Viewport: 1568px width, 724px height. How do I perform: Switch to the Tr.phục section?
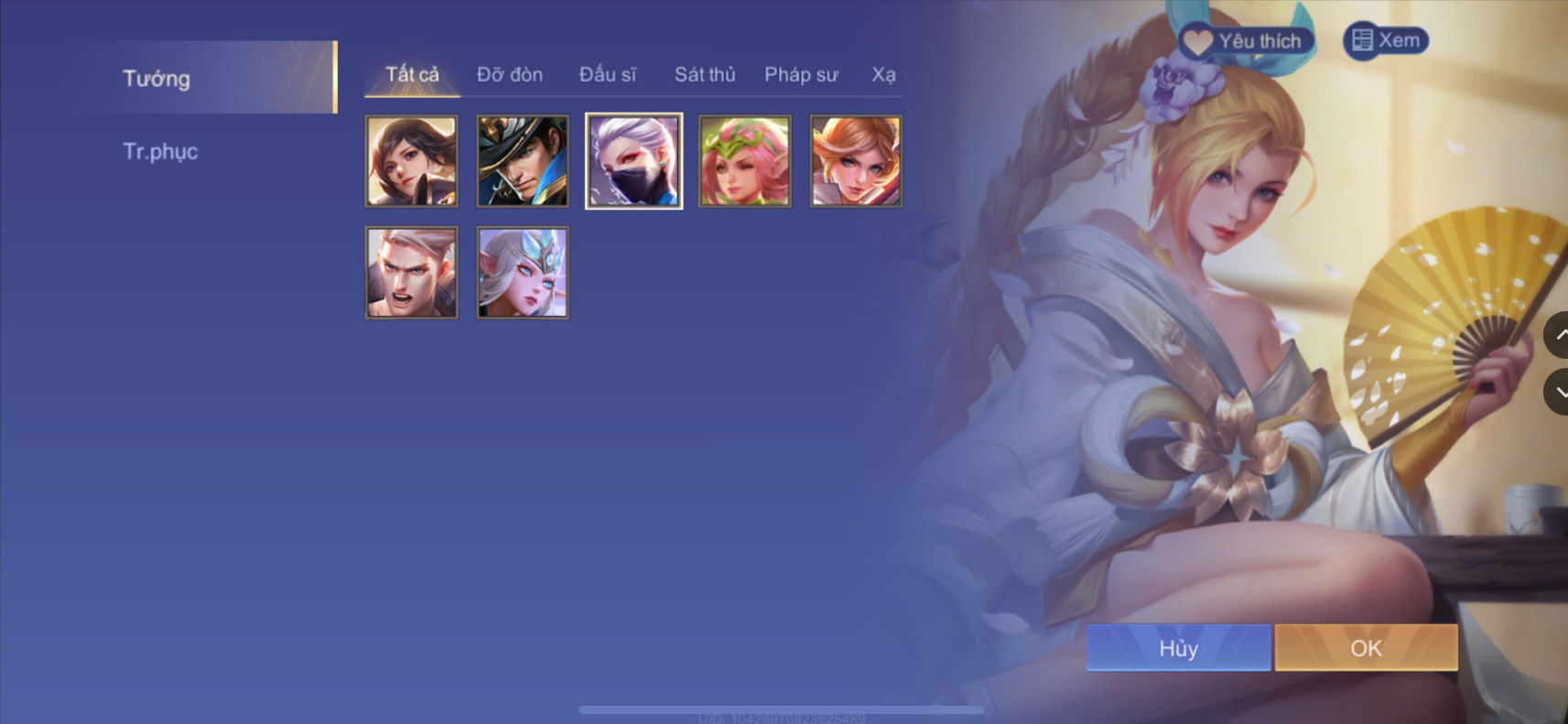(x=162, y=150)
